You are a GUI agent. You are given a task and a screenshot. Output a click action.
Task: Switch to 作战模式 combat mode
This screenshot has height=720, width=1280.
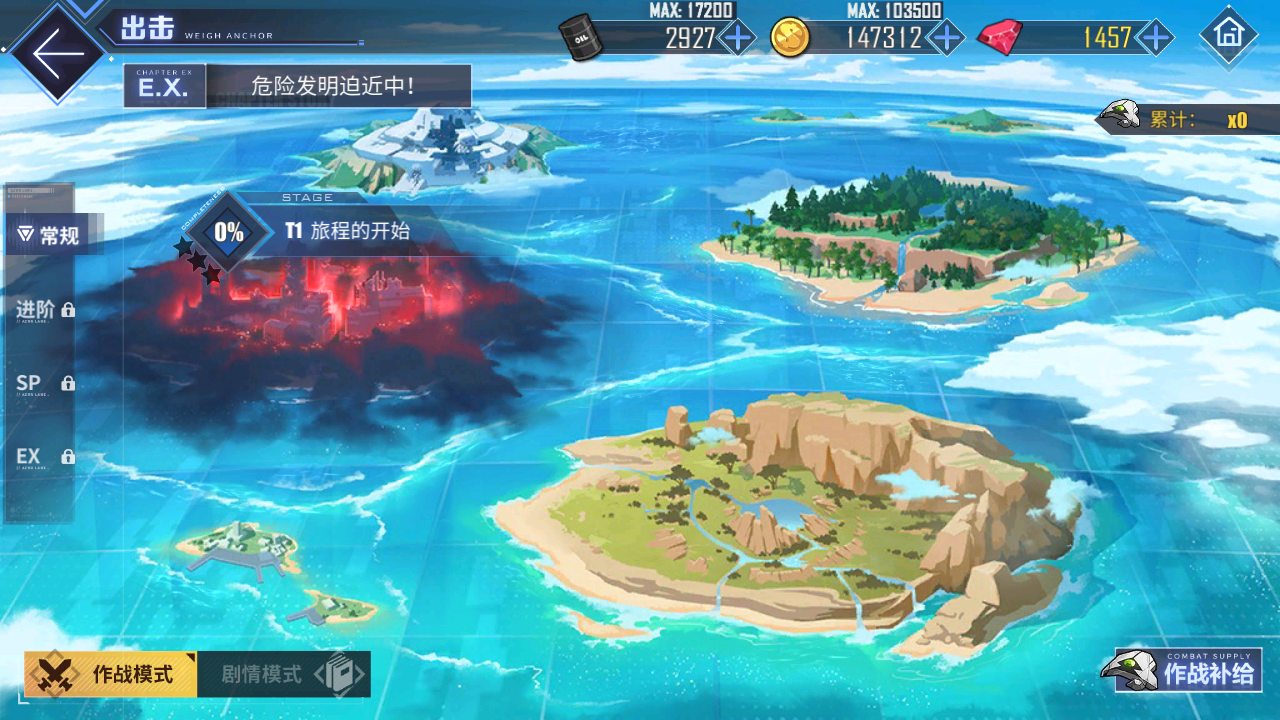point(112,674)
